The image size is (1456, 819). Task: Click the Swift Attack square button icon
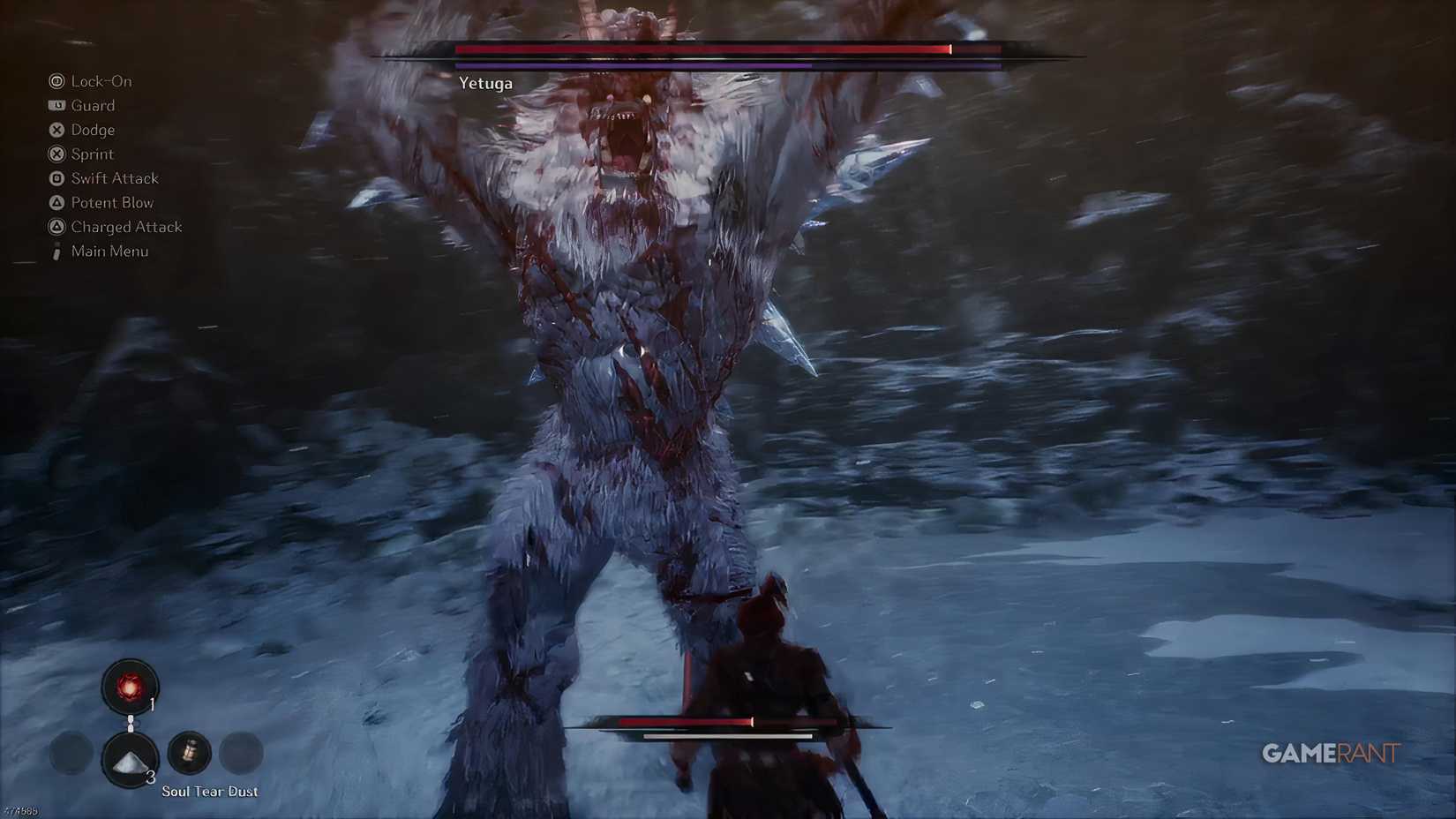pyautogui.click(x=56, y=177)
